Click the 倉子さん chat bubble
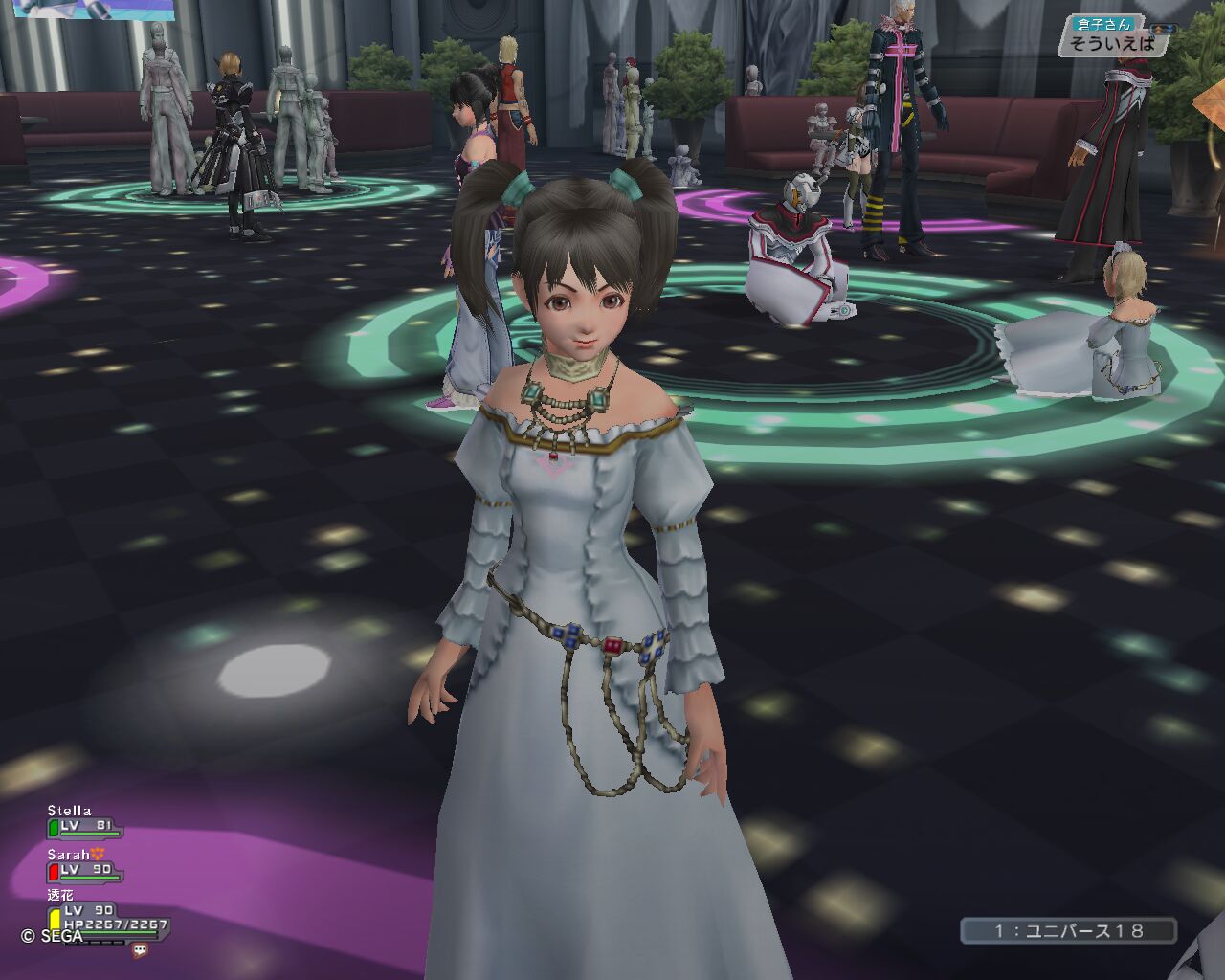Image resolution: width=1225 pixels, height=980 pixels. click(x=1112, y=36)
